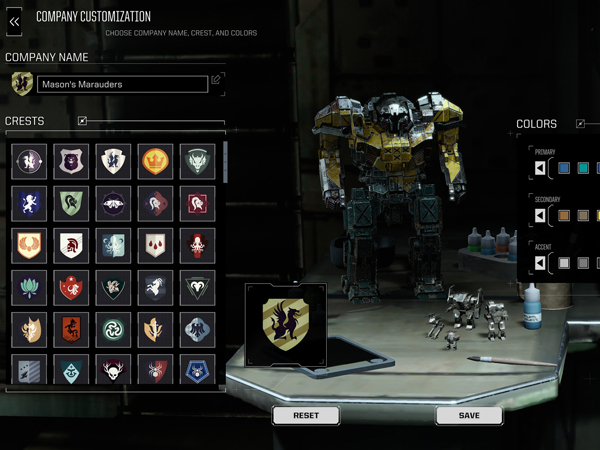Choose the ram head triangle crest
The height and width of the screenshot is (450, 600).
click(x=198, y=287)
